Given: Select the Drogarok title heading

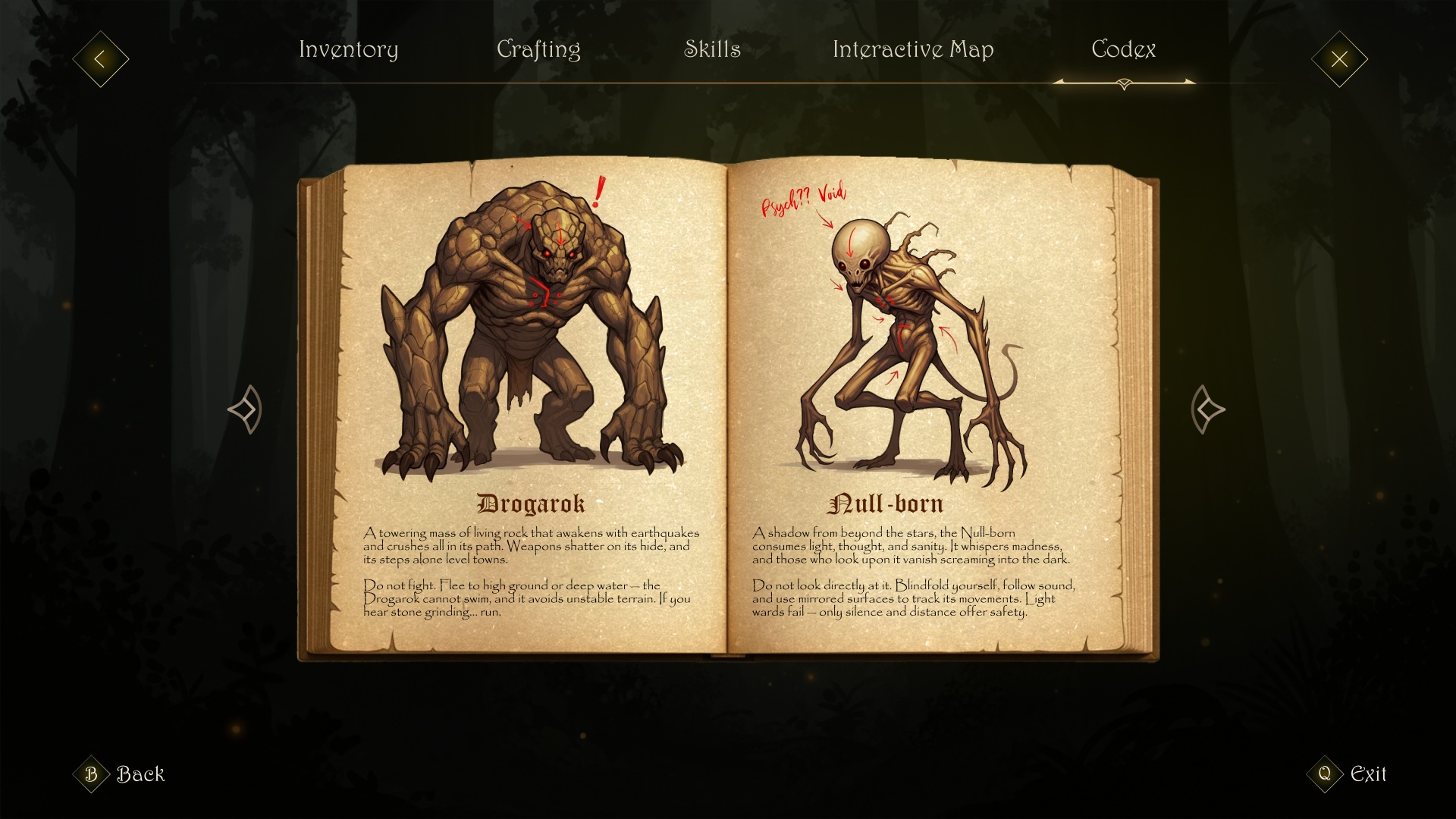Looking at the screenshot, I should 531,502.
